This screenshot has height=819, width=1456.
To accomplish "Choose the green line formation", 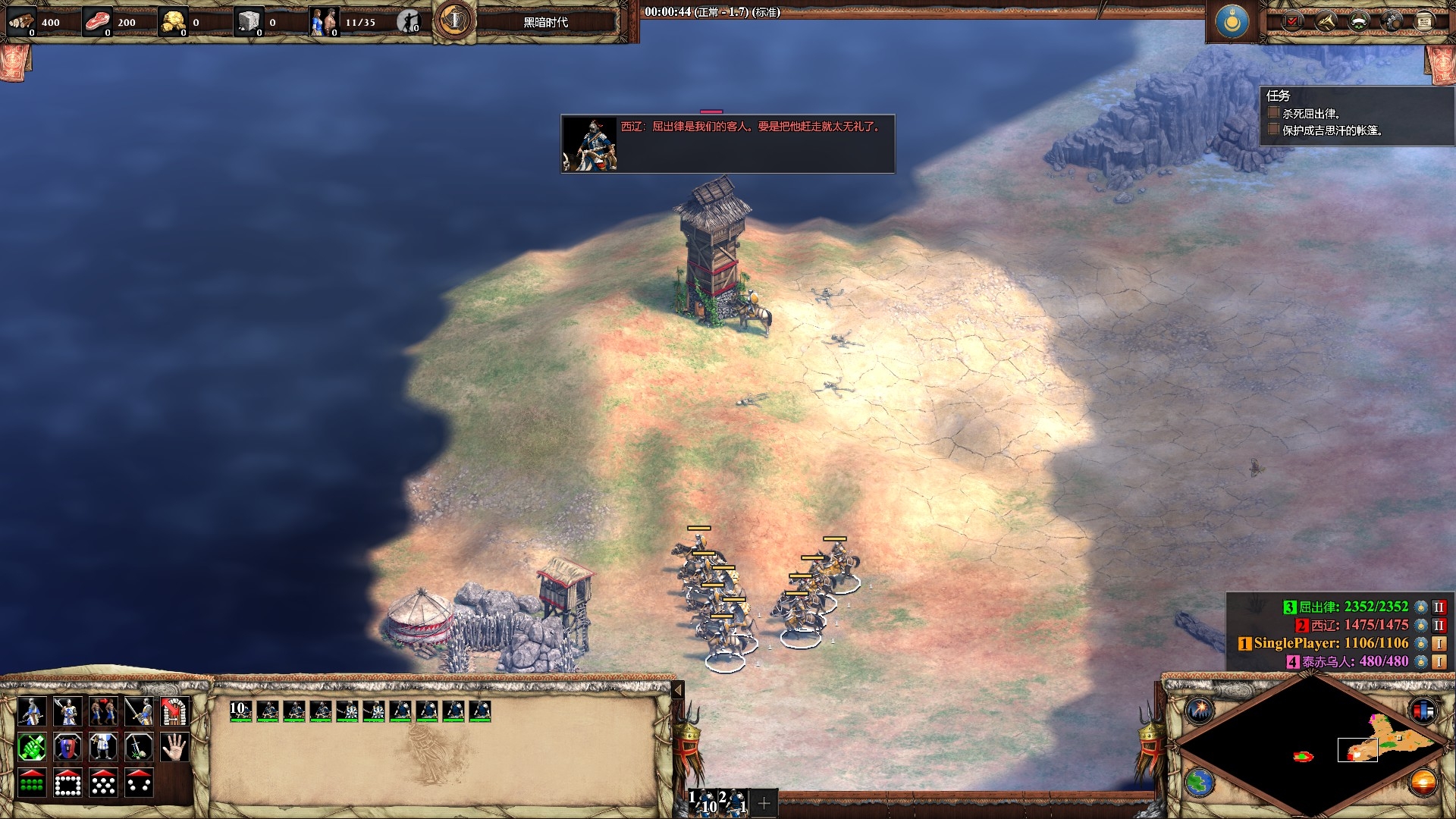I will pyautogui.click(x=31, y=783).
